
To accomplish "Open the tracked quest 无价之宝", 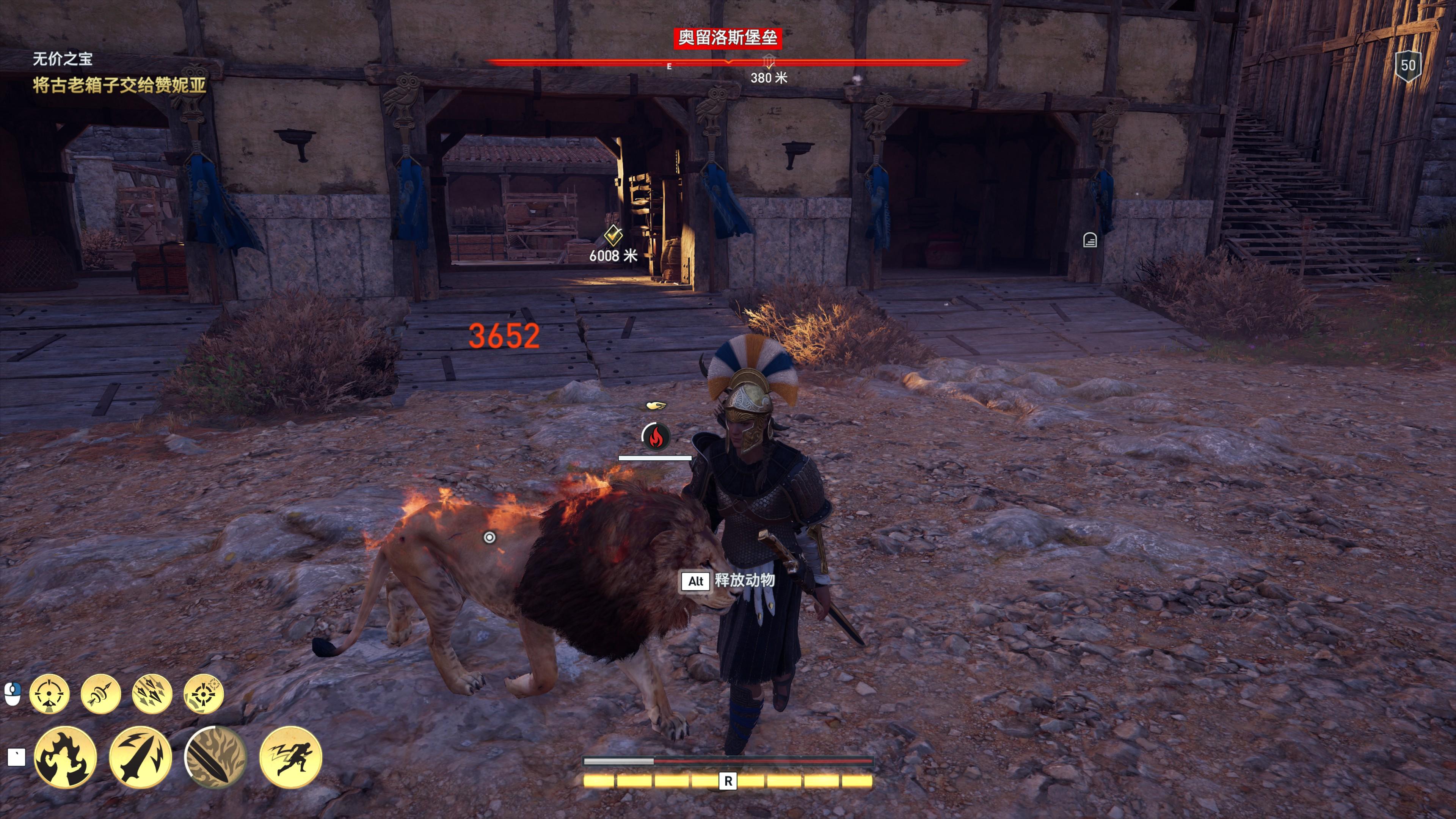I will (62, 59).
